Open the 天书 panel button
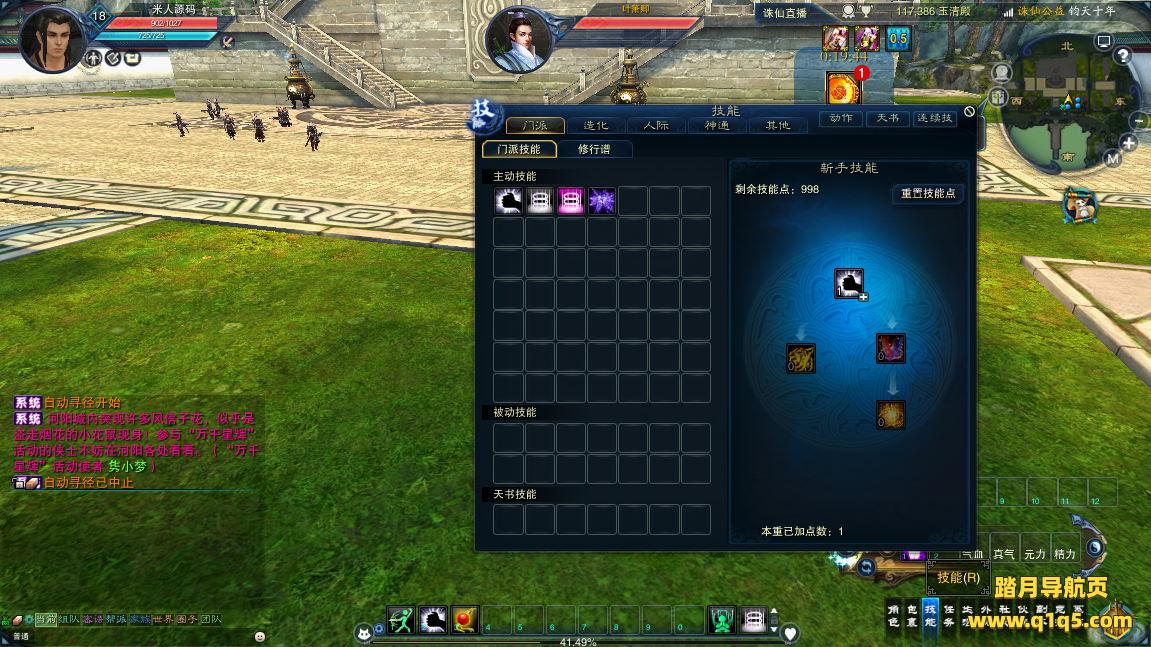Image resolution: width=1151 pixels, height=647 pixels. coord(887,118)
